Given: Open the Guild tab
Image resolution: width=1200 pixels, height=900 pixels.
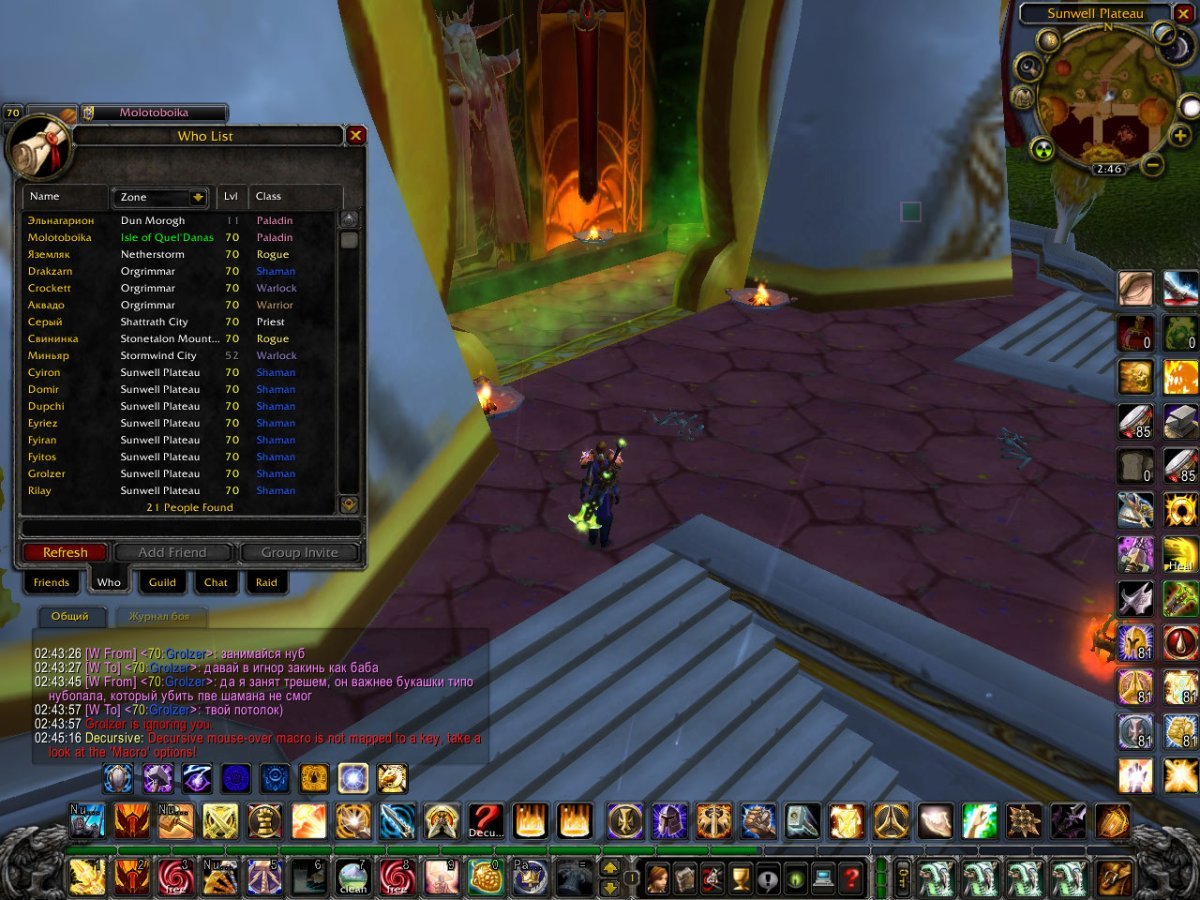Looking at the screenshot, I should pyautogui.click(x=162, y=582).
